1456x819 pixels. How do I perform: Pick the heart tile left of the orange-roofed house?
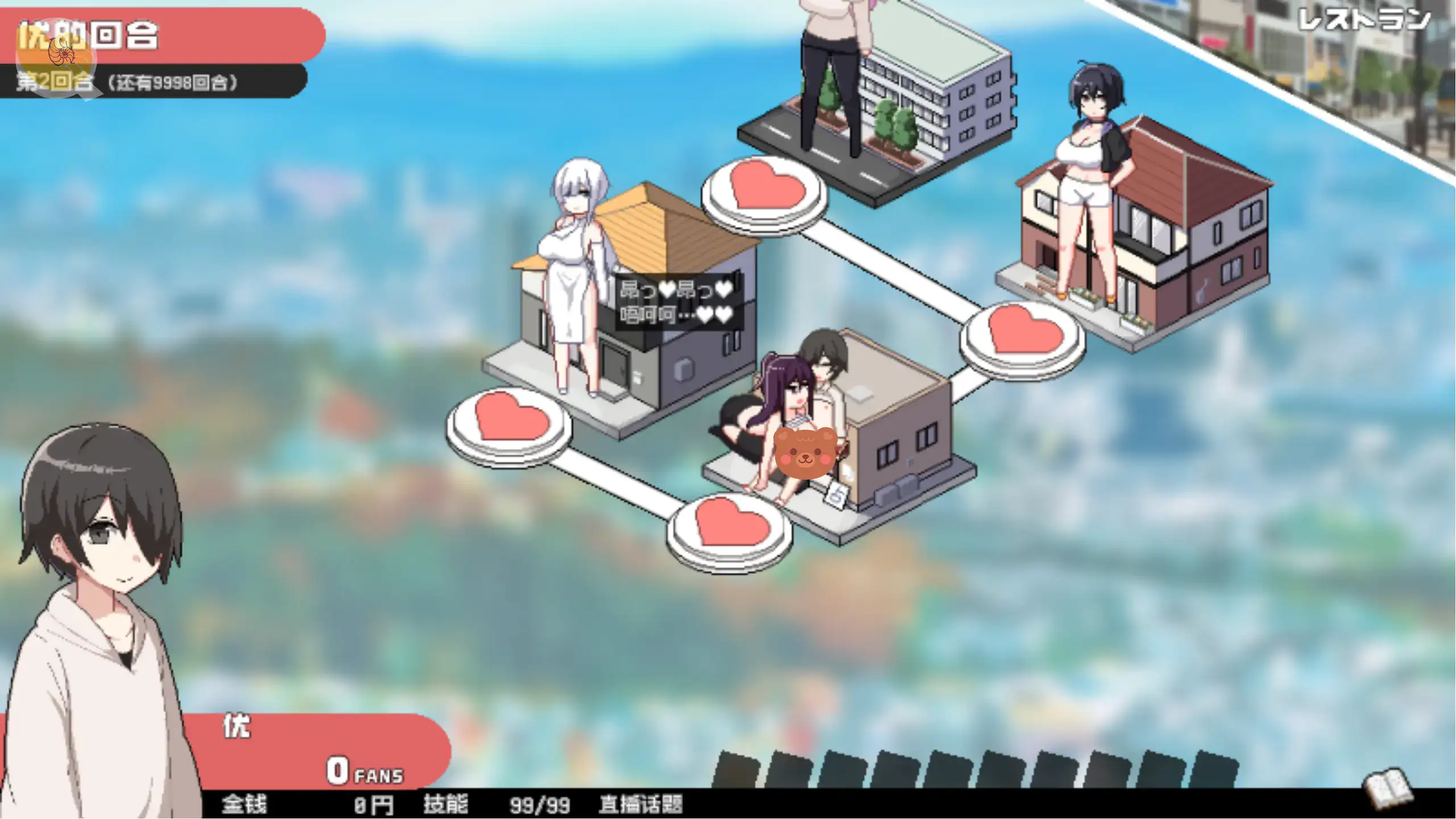pos(510,421)
